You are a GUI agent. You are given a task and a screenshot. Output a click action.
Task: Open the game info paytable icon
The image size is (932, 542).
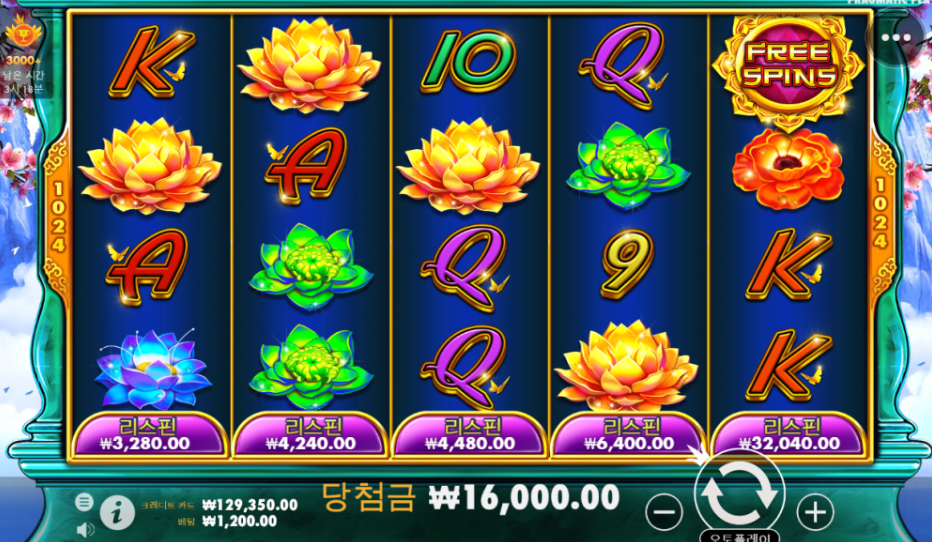[117, 511]
